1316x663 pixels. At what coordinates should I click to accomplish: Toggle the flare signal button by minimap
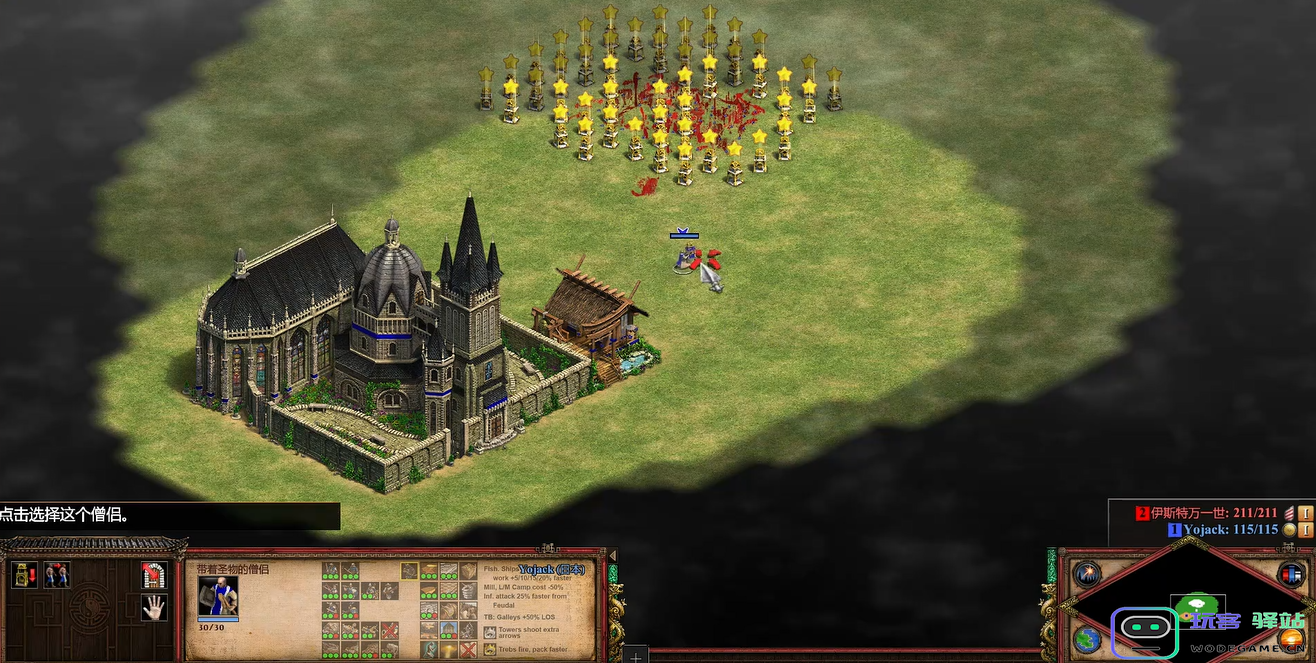(x=1087, y=575)
